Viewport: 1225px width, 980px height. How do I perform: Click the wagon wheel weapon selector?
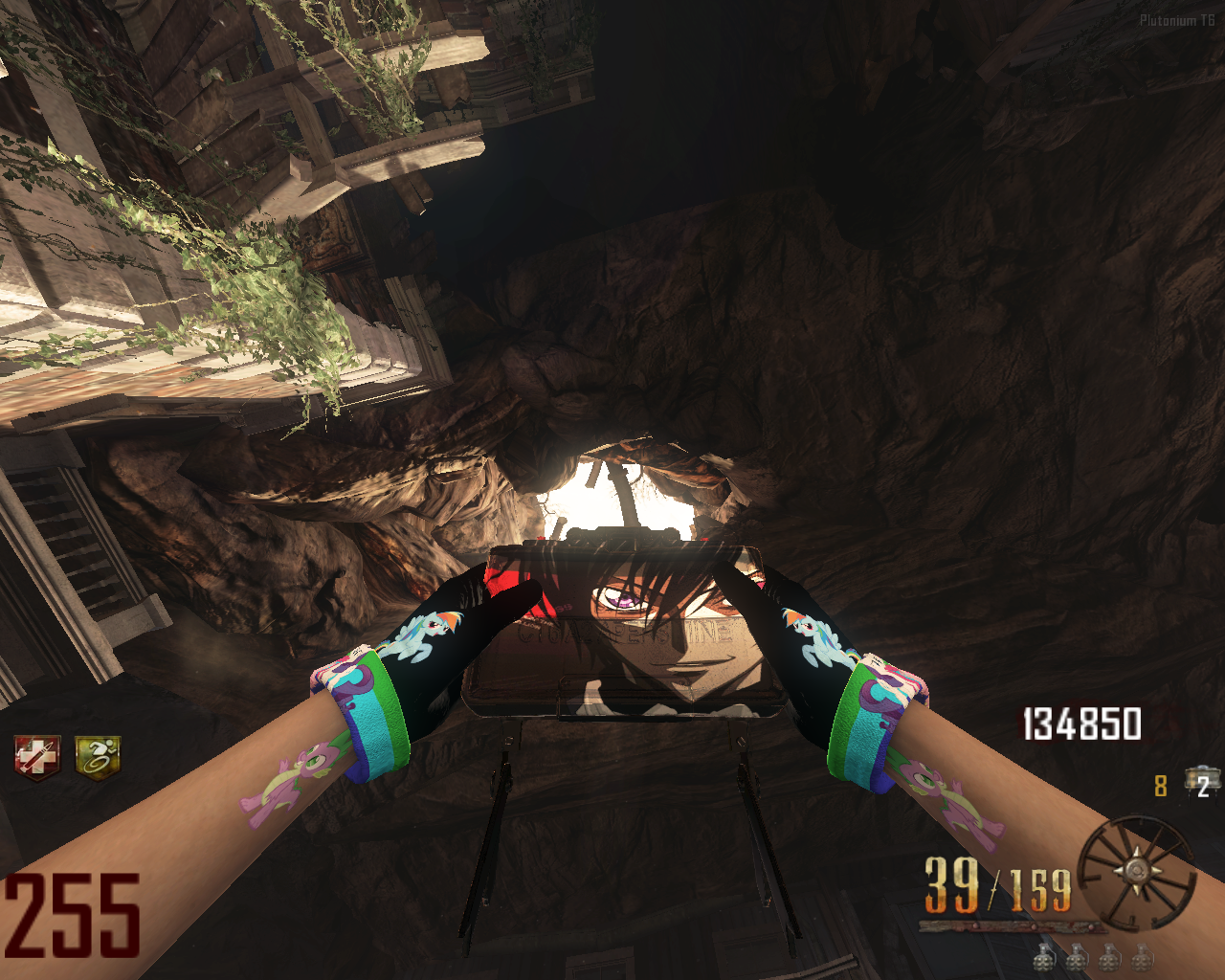pos(1137,872)
